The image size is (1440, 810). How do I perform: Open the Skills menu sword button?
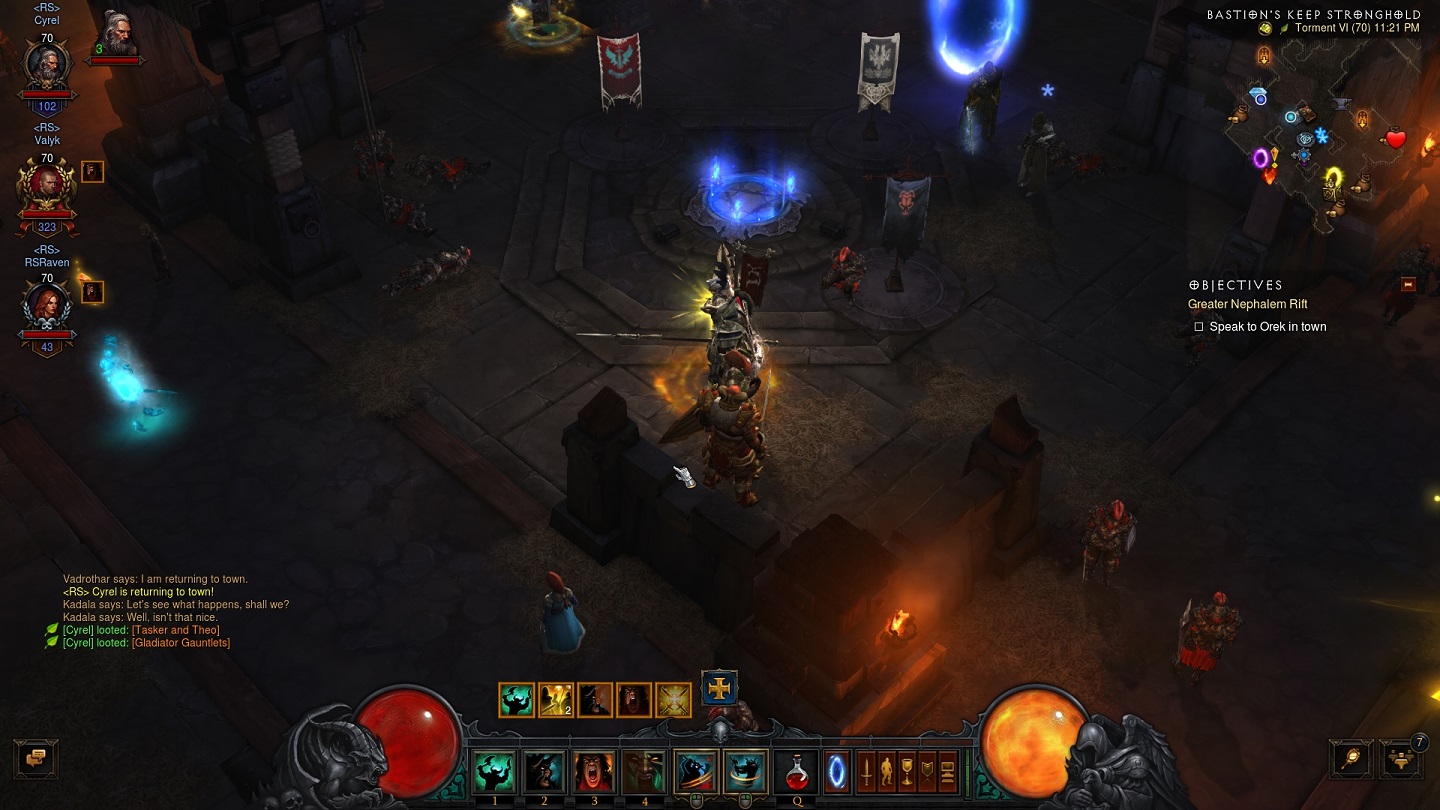[x=867, y=771]
